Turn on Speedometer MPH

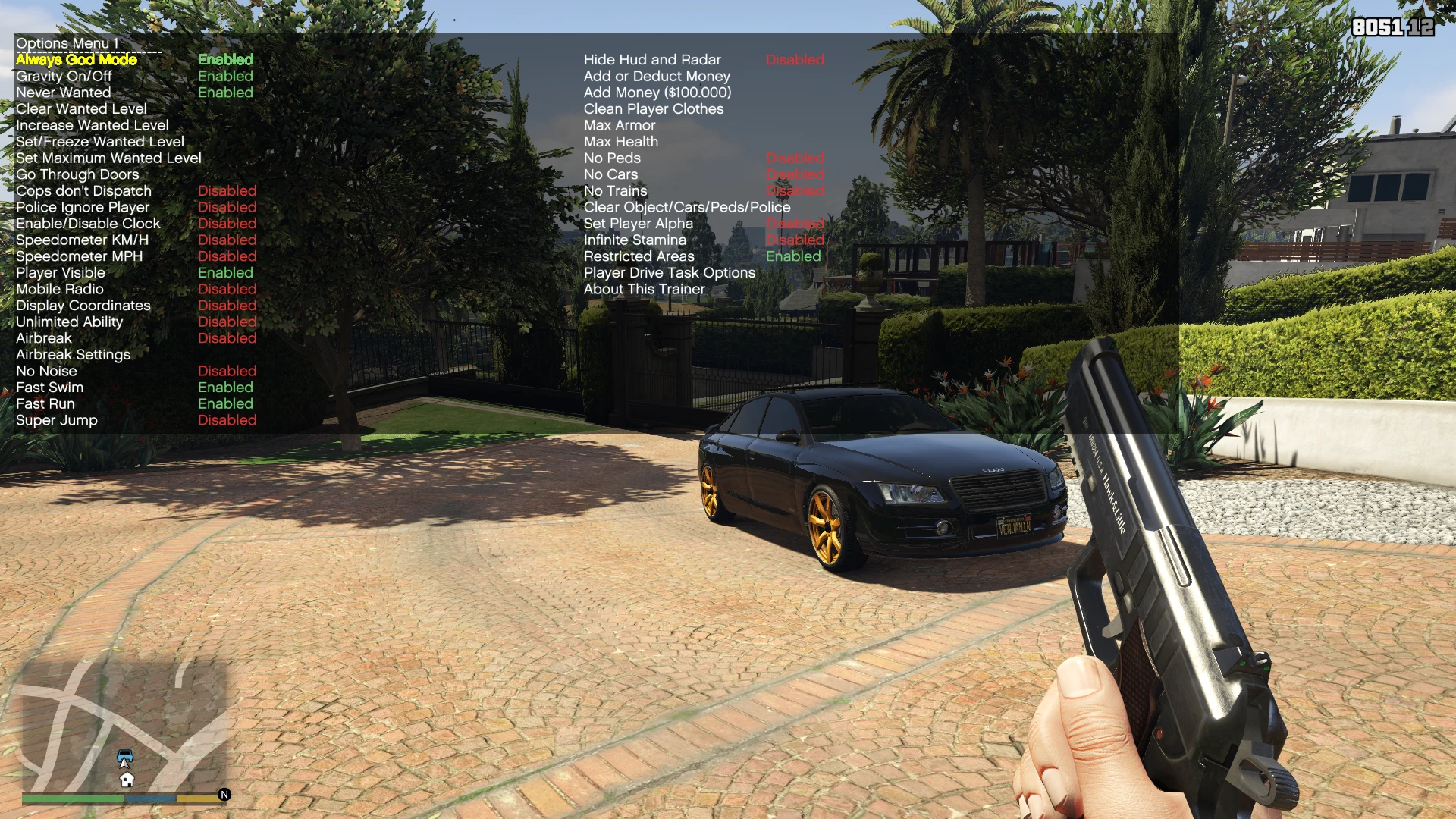tap(79, 256)
